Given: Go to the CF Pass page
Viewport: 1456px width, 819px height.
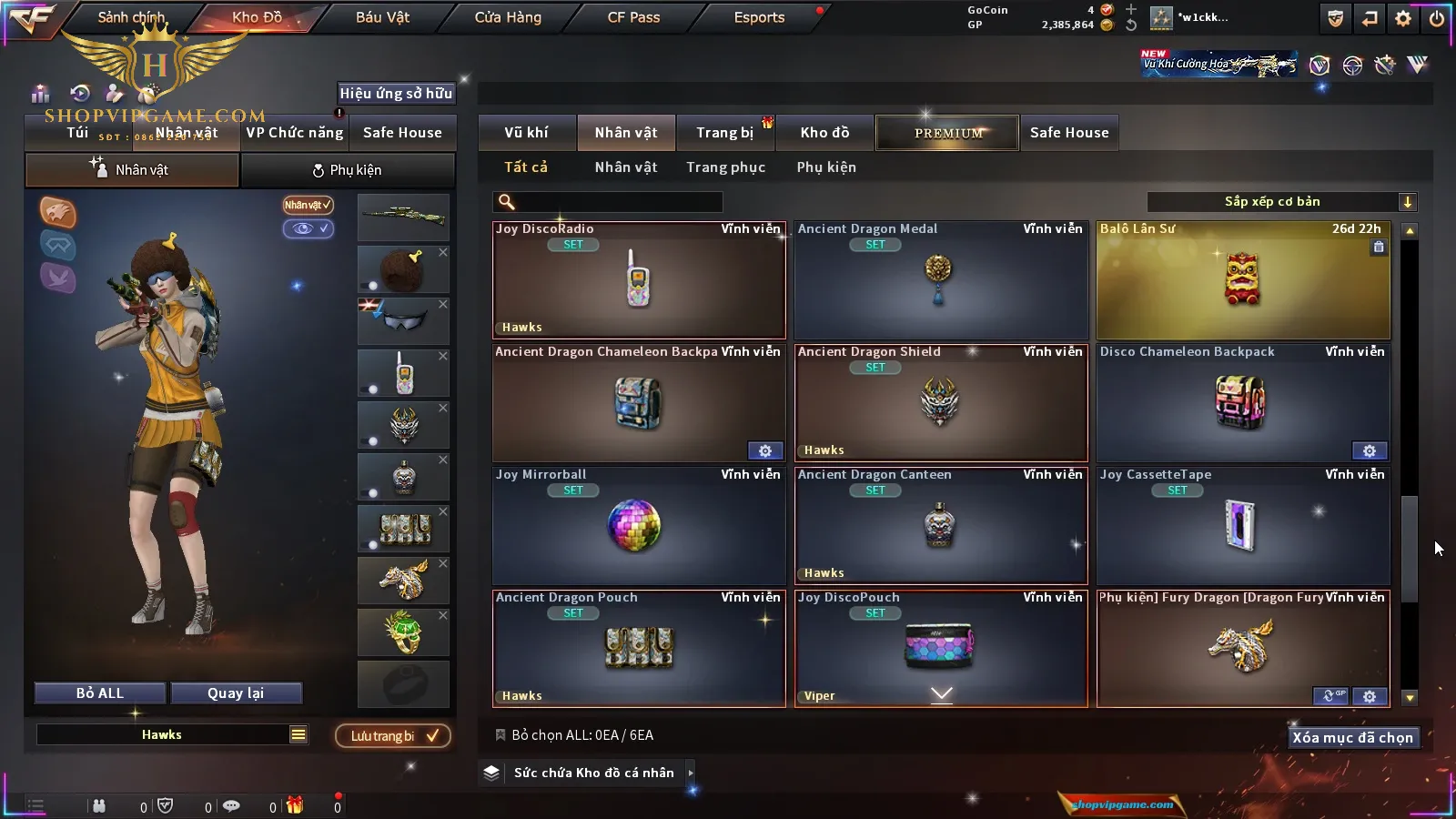Looking at the screenshot, I should tap(633, 17).
